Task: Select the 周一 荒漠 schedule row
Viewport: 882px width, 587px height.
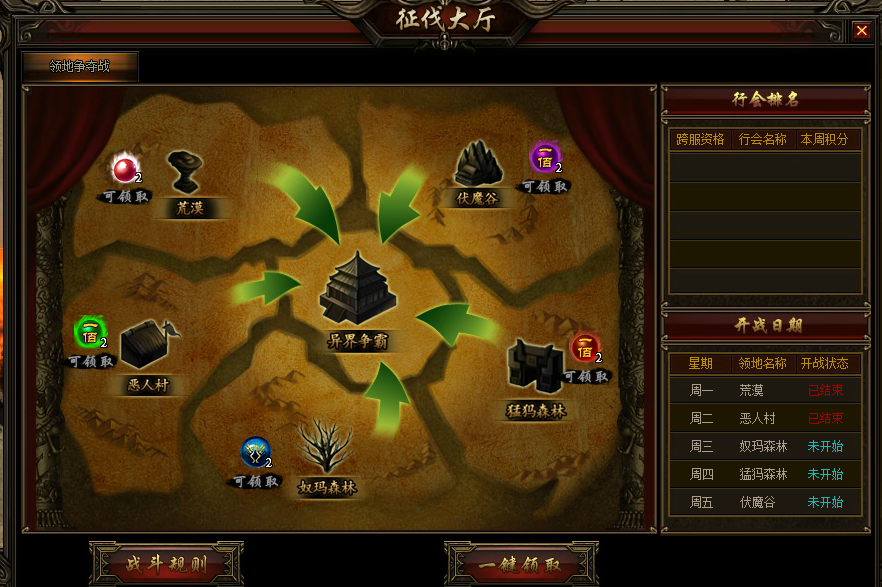Action: 764,391
